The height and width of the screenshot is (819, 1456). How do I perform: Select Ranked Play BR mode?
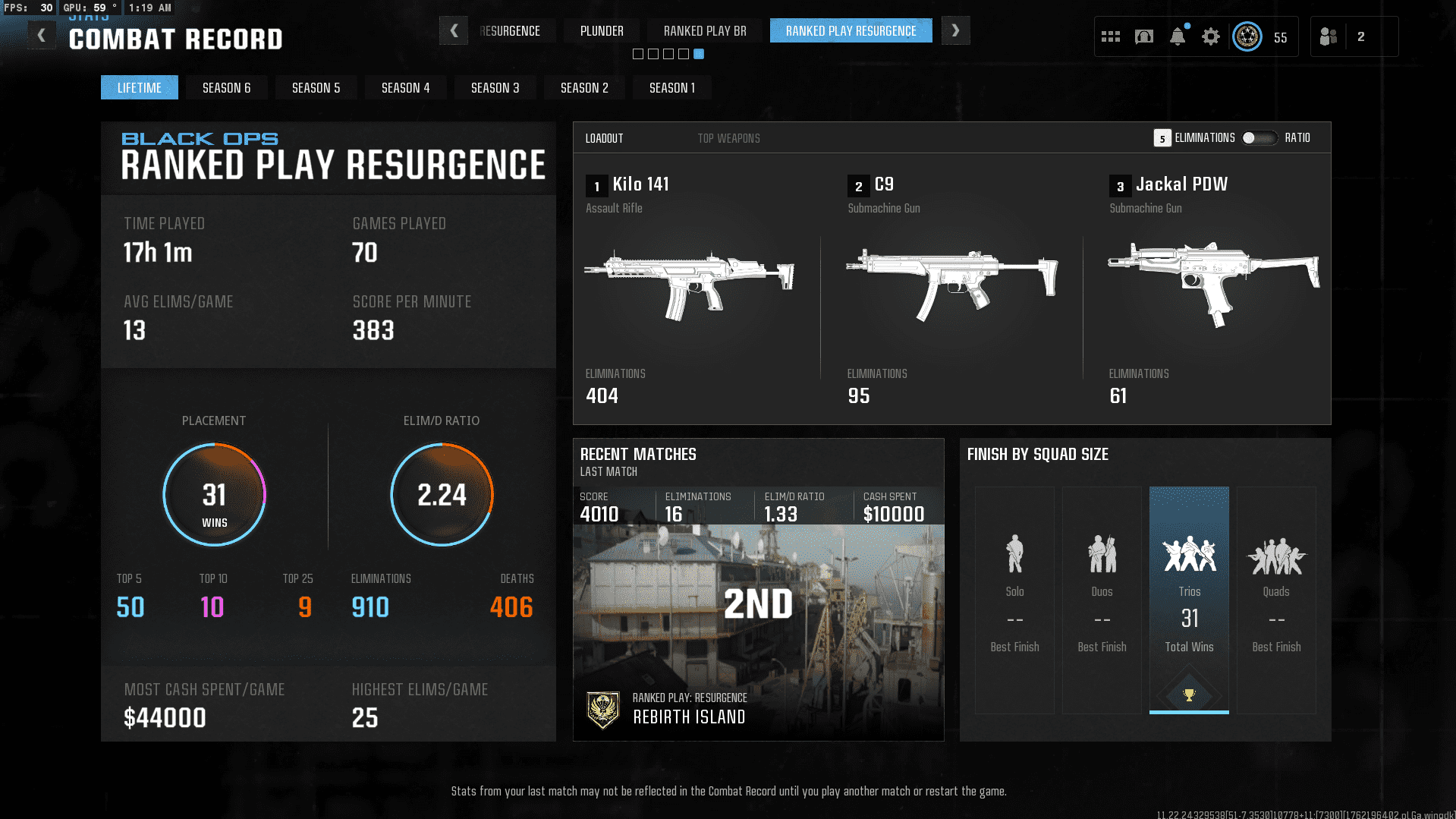[704, 30]
